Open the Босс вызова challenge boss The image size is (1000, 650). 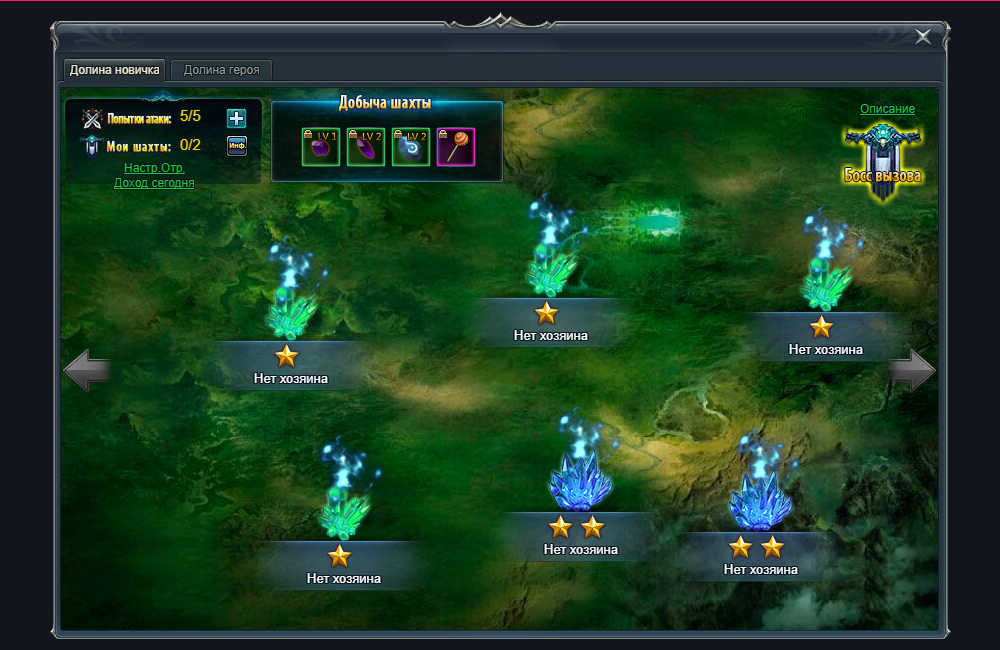[x=882, y=160]
